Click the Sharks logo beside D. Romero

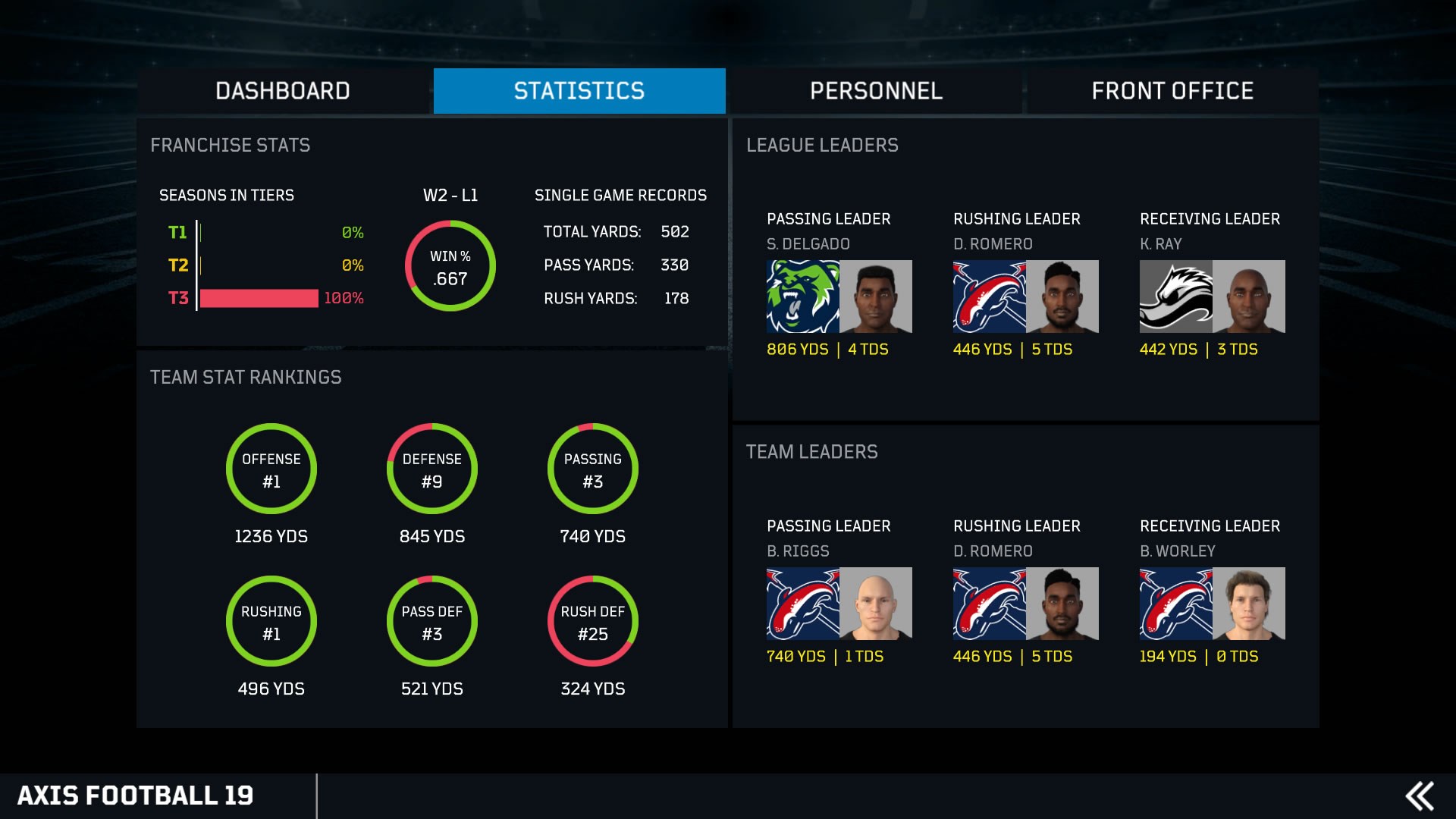tap(990, 297)
